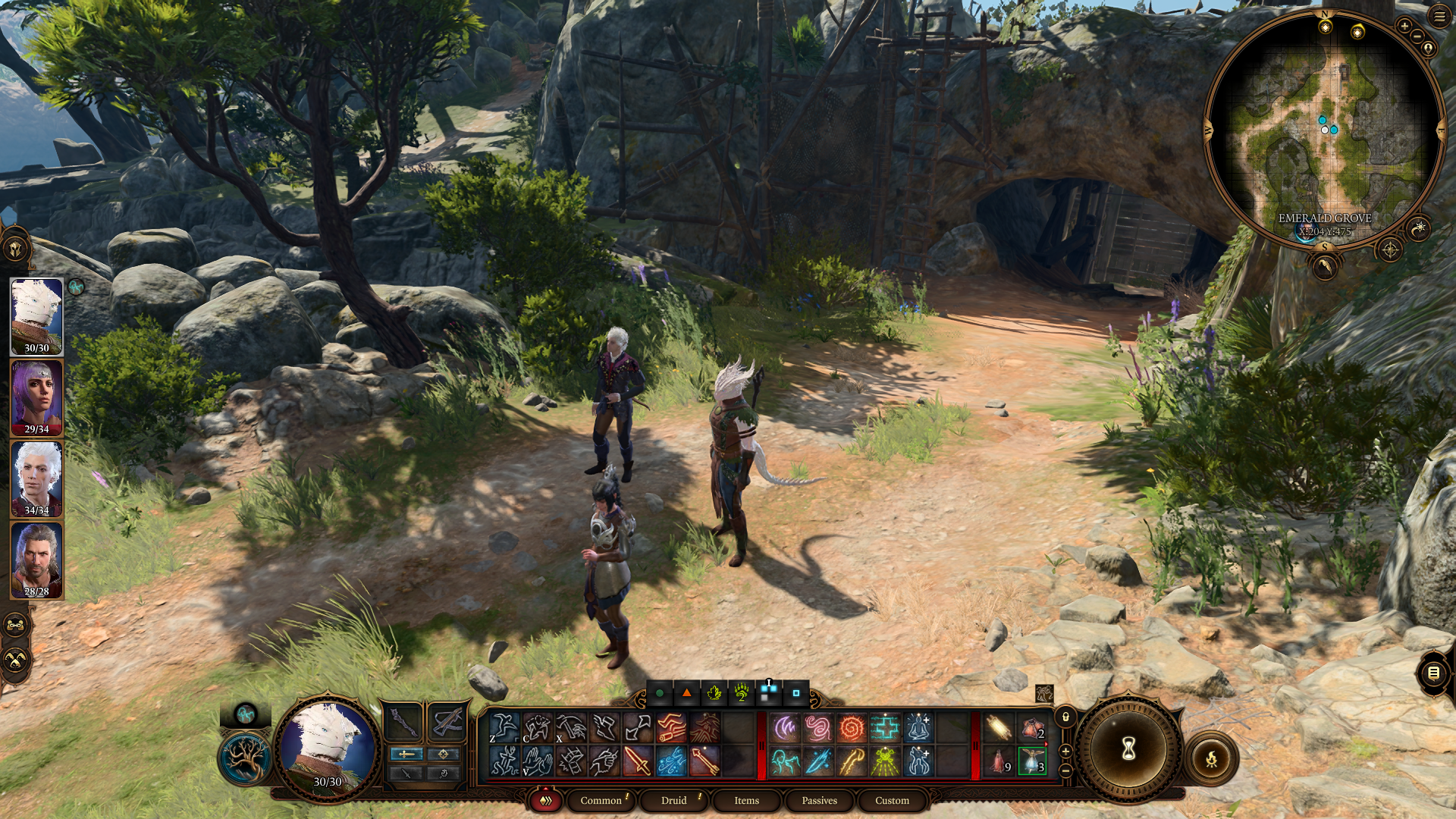
Task: Open the Druid spells tab
Action: tap(673, 800)
